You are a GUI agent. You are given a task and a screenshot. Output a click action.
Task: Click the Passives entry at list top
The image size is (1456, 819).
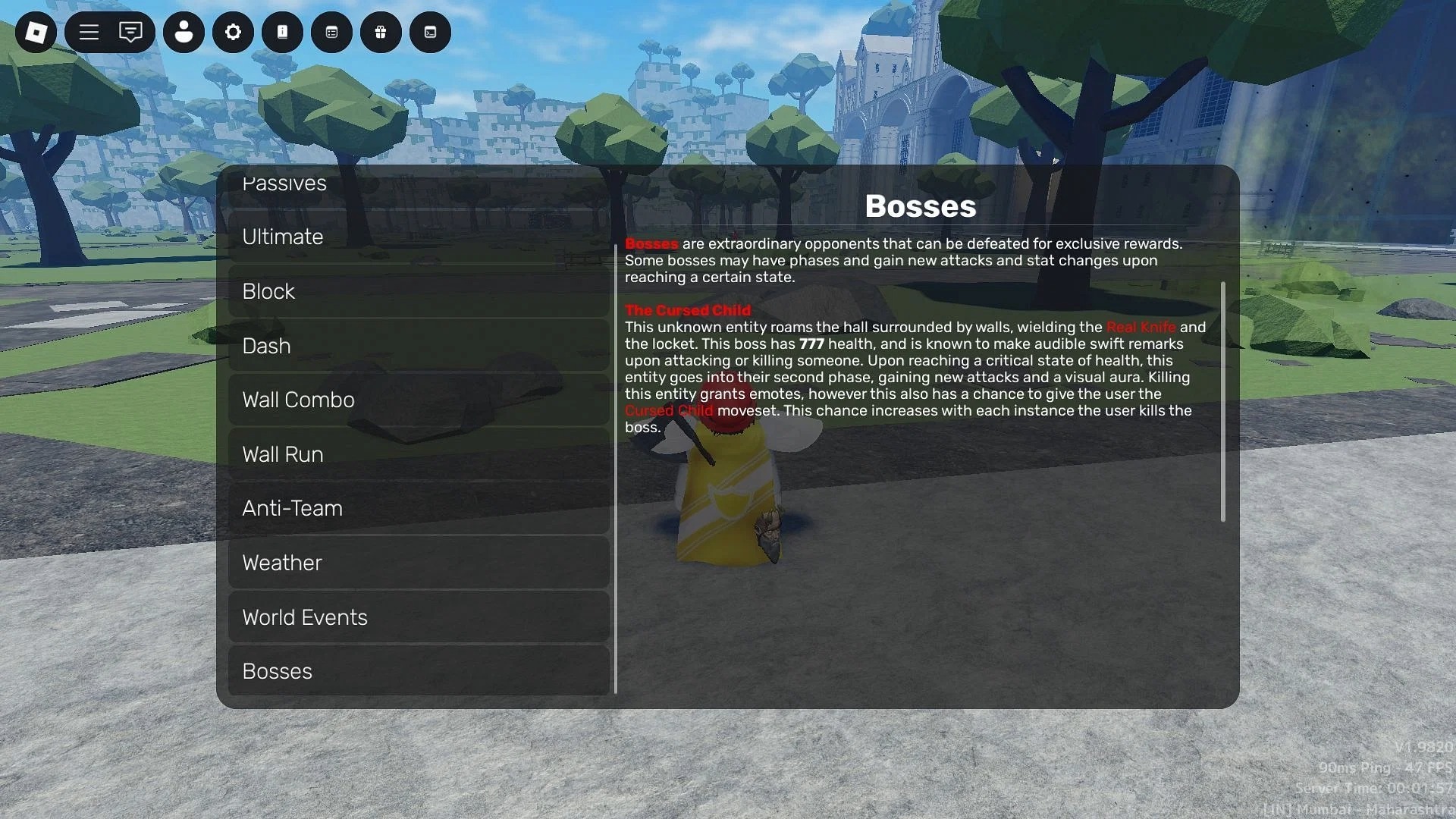click(419, 187)
